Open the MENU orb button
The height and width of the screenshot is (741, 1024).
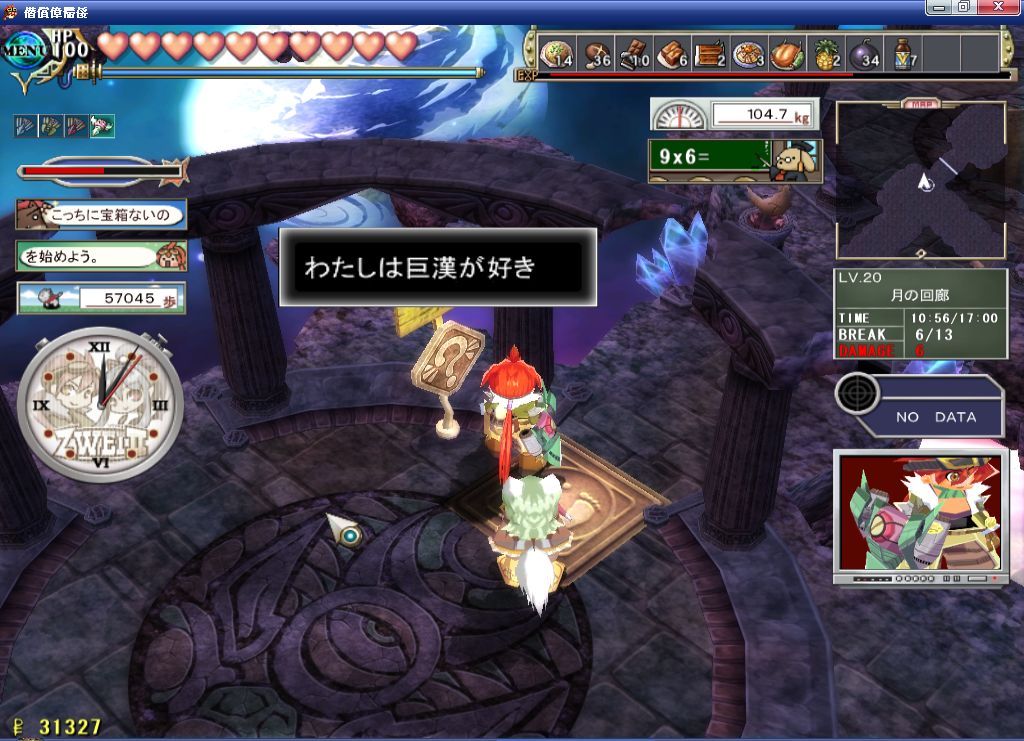pyautogui.click(x=22, y=49)
